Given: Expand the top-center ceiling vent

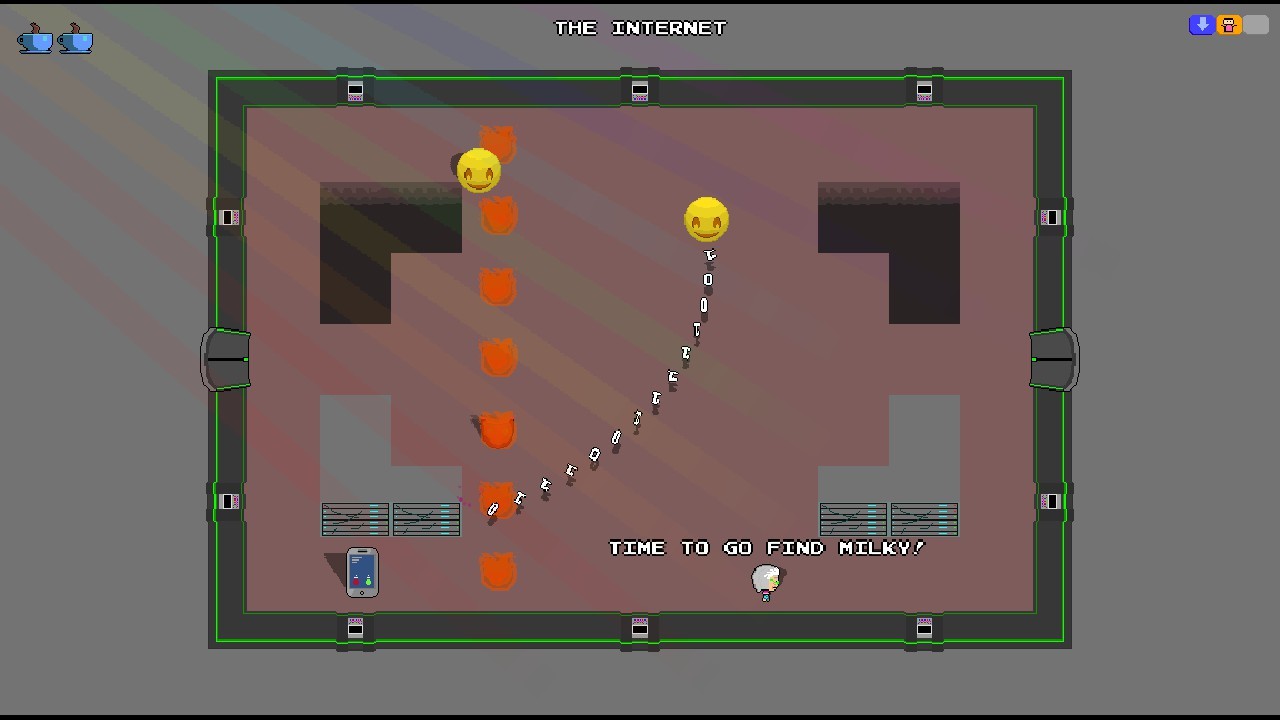Looking at the screenshot, I should coord(639,90).
